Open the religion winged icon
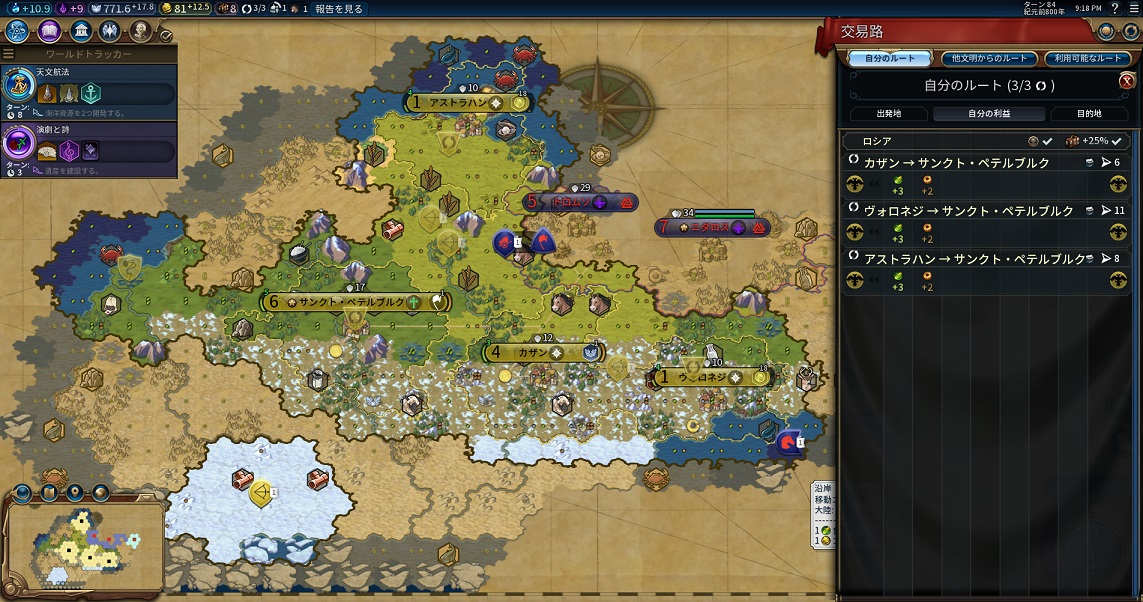 (111, 31)
